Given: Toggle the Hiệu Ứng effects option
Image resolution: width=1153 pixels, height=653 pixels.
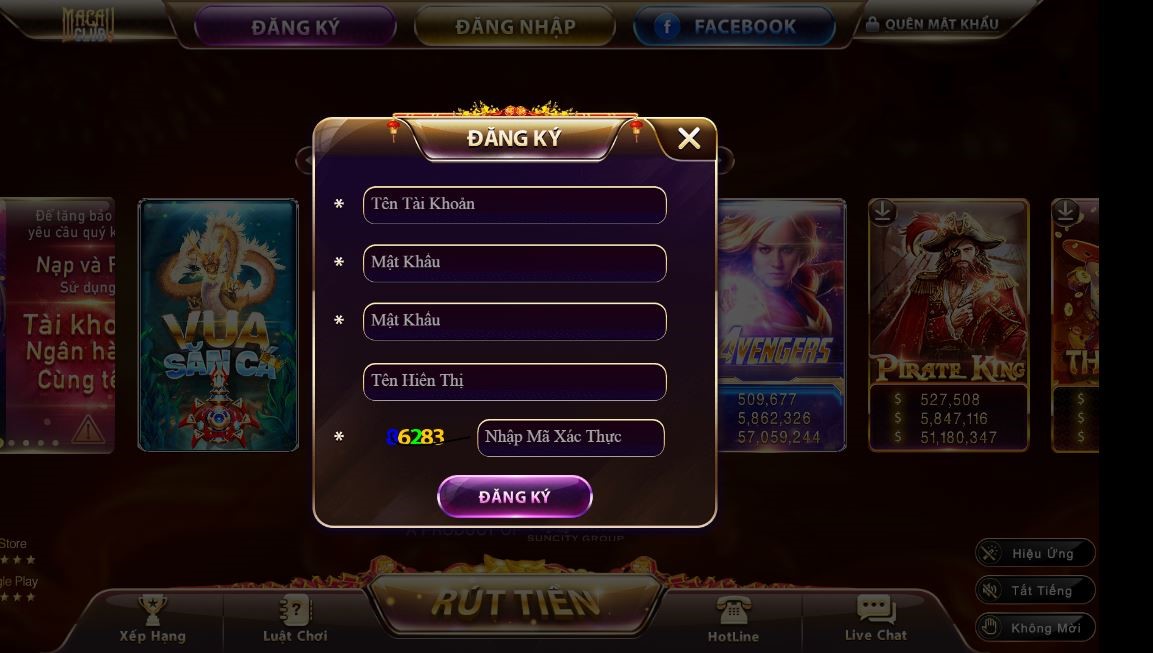Looking at the screenshot, I should pyautogui.click(x=1035, y=553).
